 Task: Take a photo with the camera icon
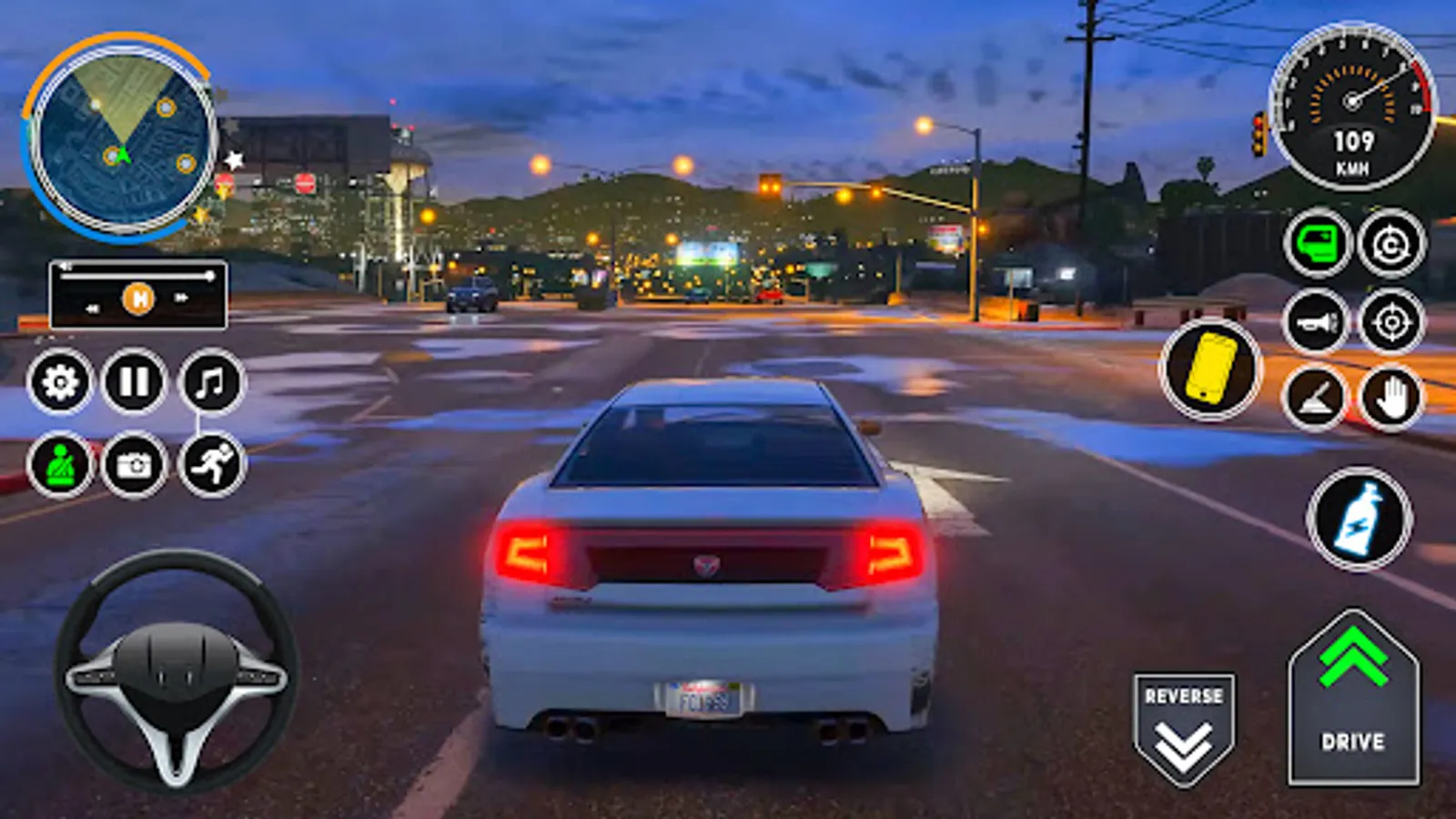coord(133,466)
